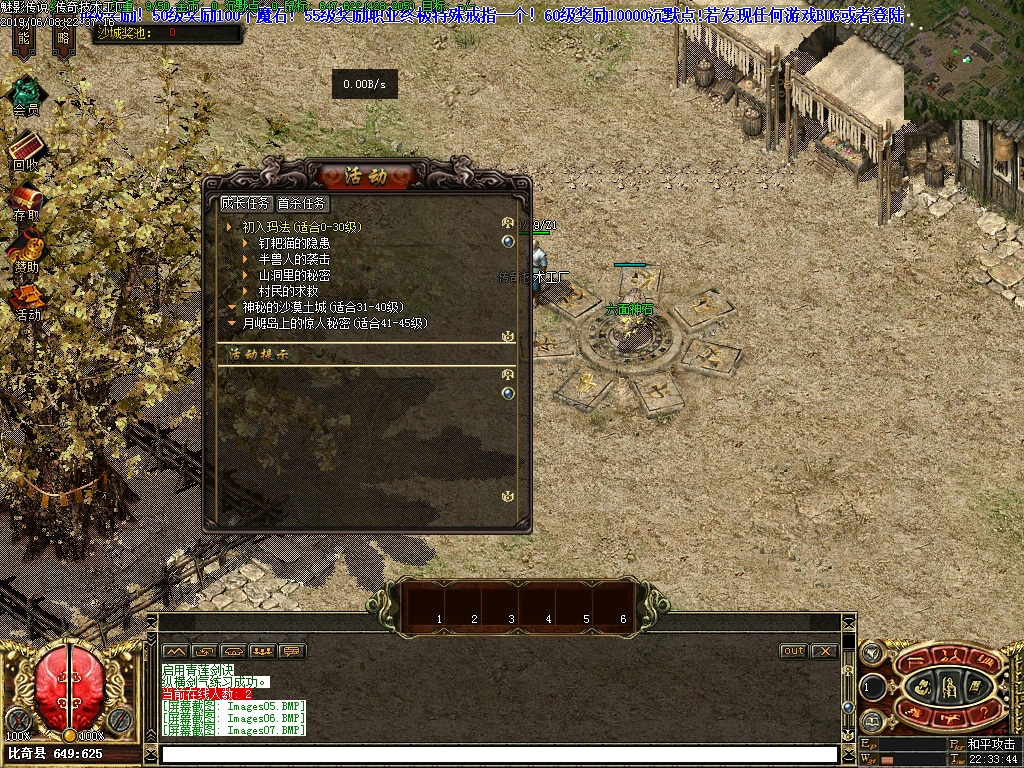Click the 'out' button on chat panel
The height and width of the screenshot is (768, 1024).
tap(793, 651)
